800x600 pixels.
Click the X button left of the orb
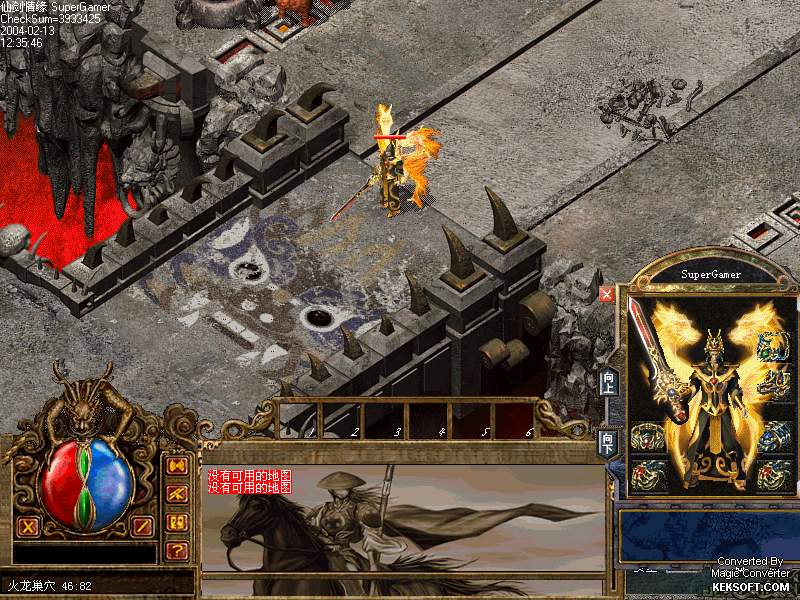coord(28,526)
